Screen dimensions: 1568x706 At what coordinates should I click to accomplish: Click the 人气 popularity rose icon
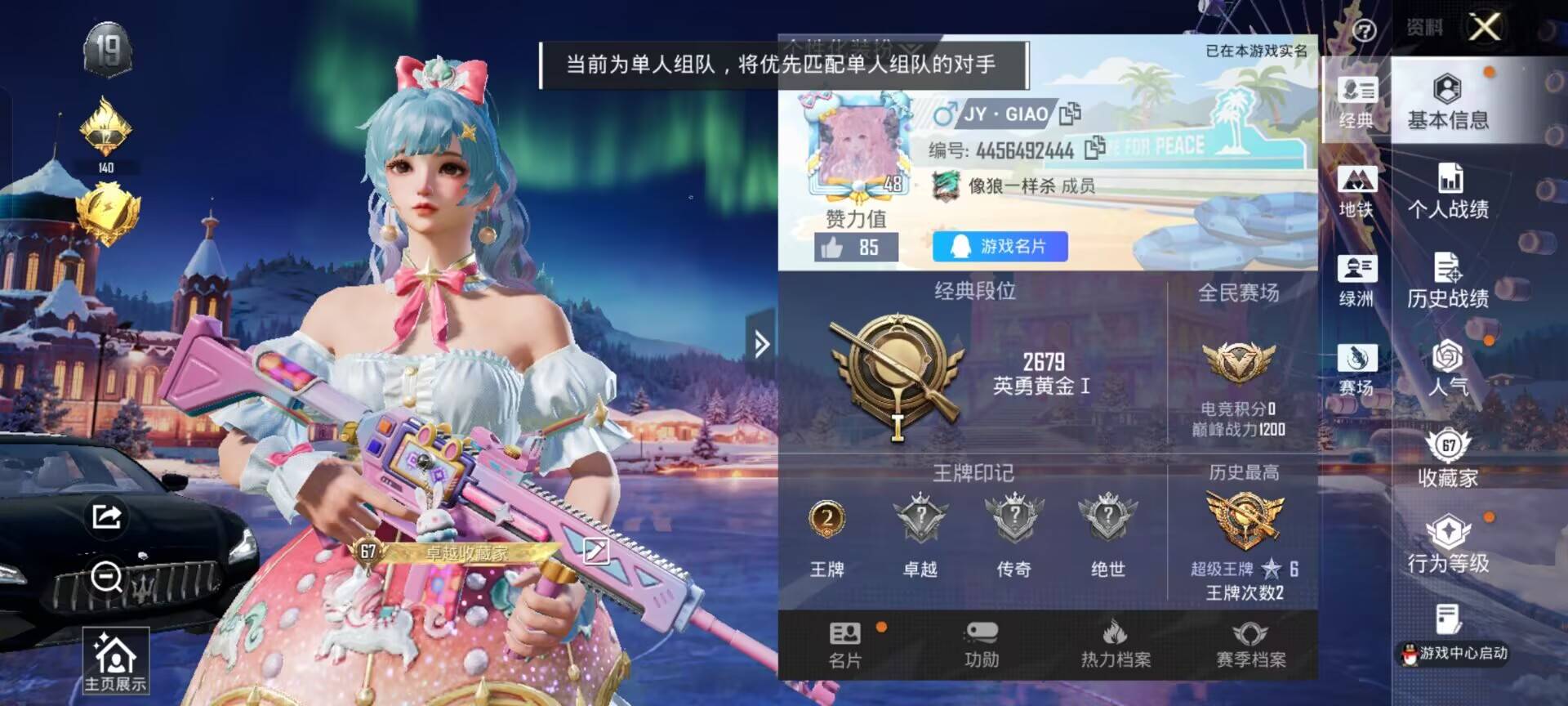tap(1450, 368)
